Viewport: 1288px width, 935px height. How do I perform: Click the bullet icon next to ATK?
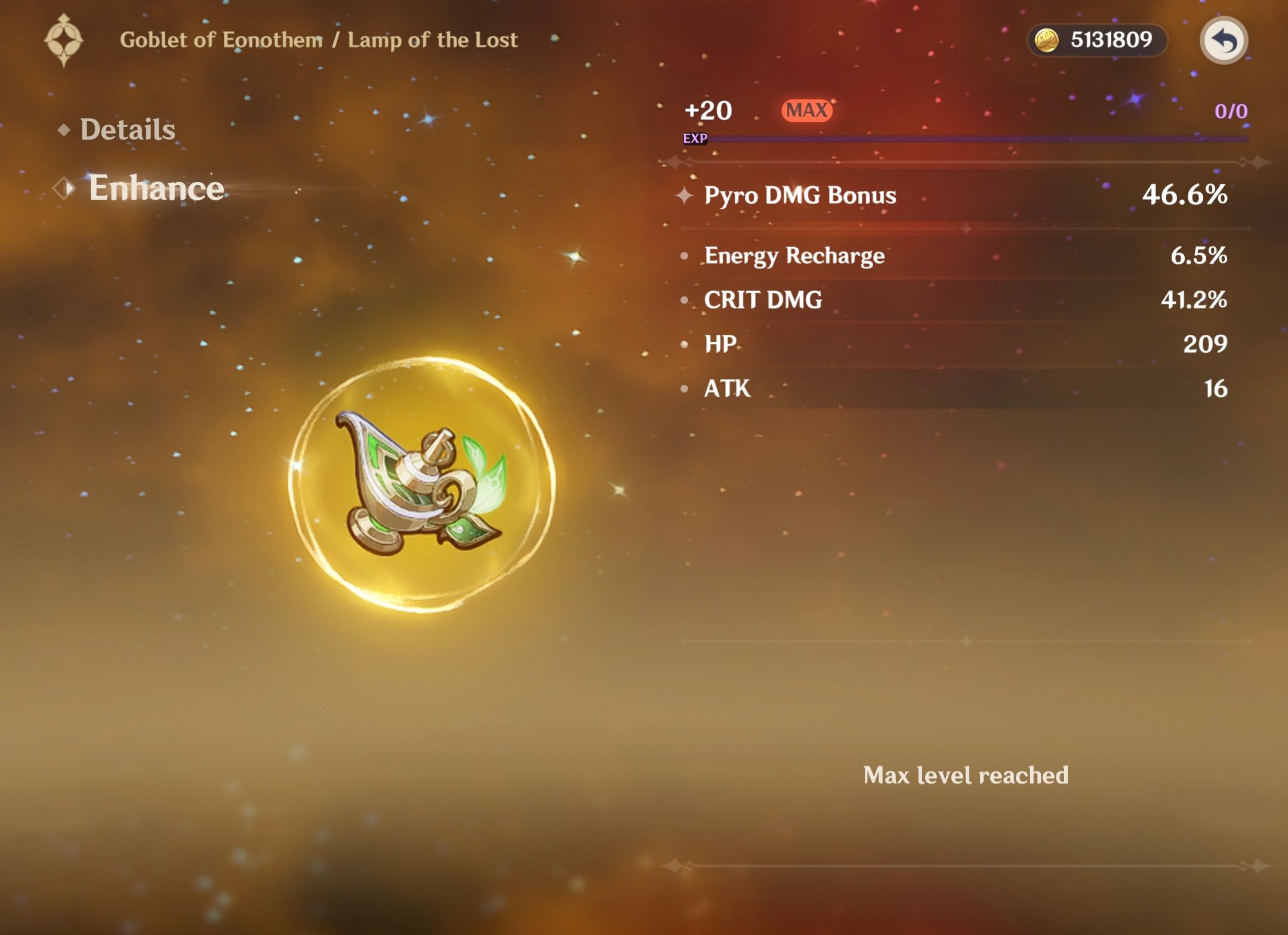click(x=685, y=388)
